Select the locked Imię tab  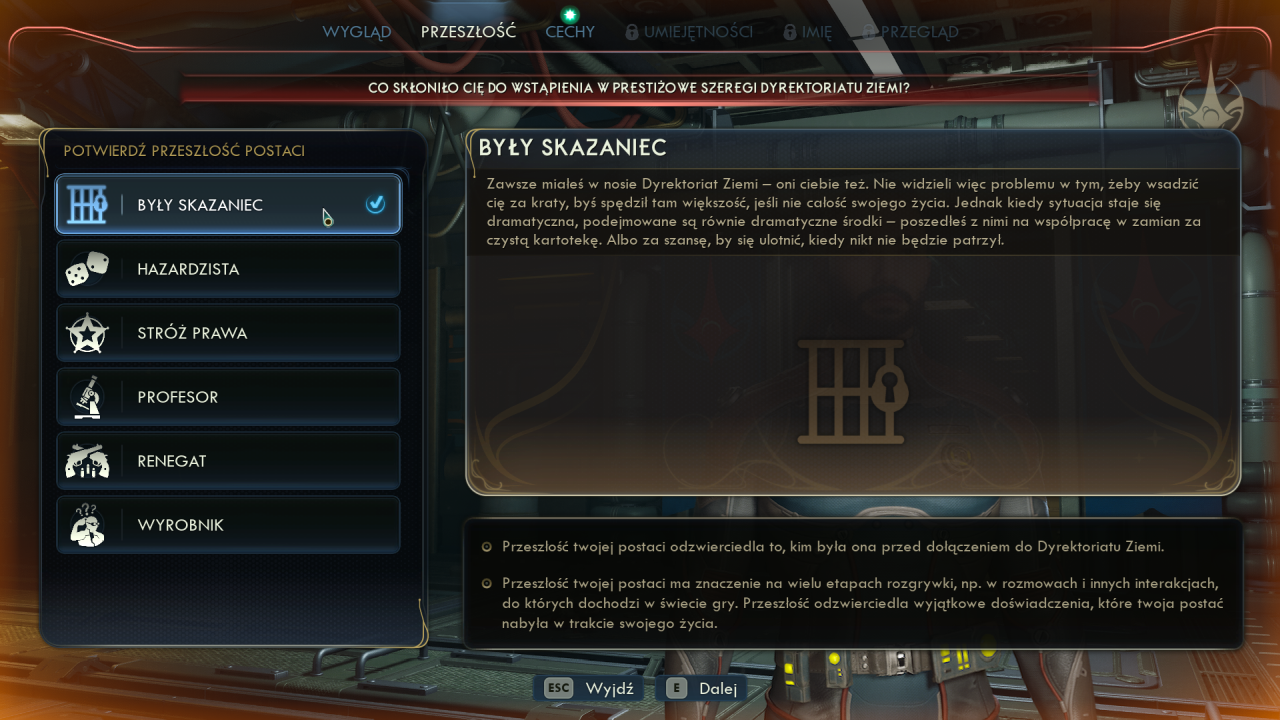pos(808,32)
